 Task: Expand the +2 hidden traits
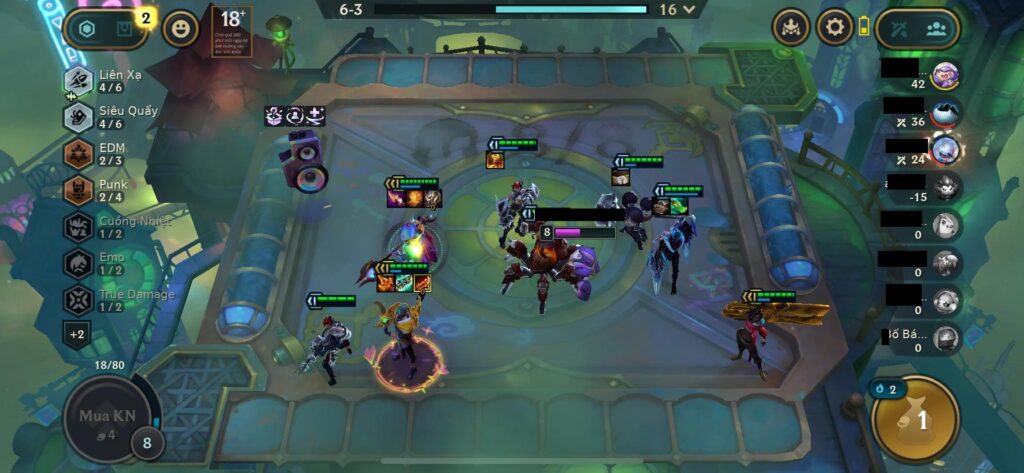point(77,333)
